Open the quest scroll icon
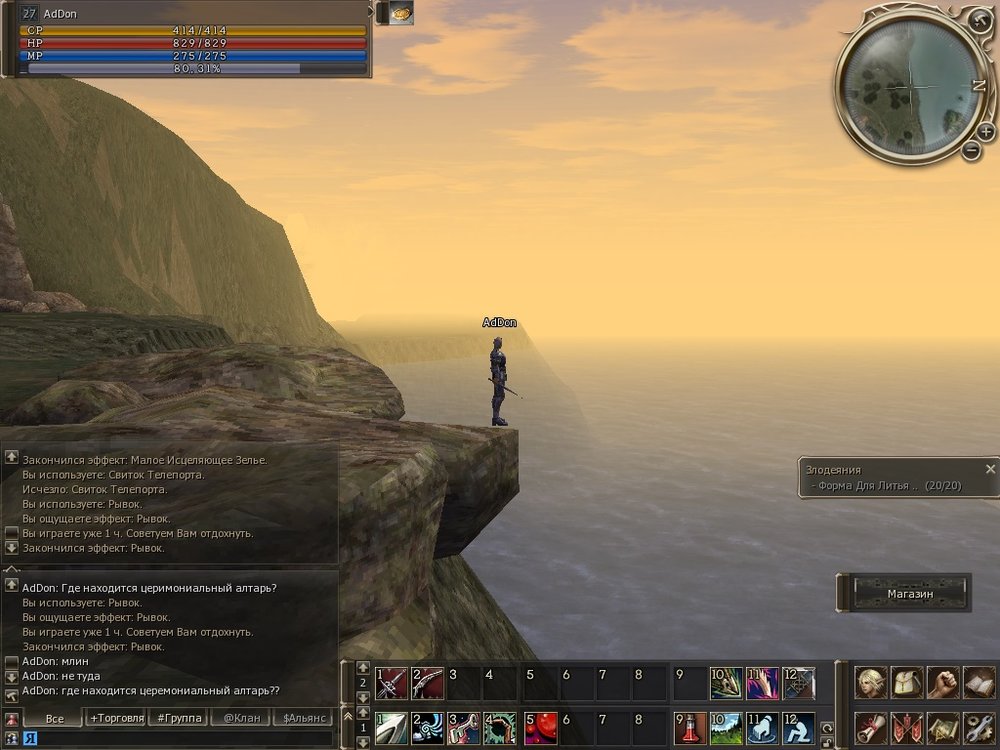1000x750 pixels. coord(871,727)
